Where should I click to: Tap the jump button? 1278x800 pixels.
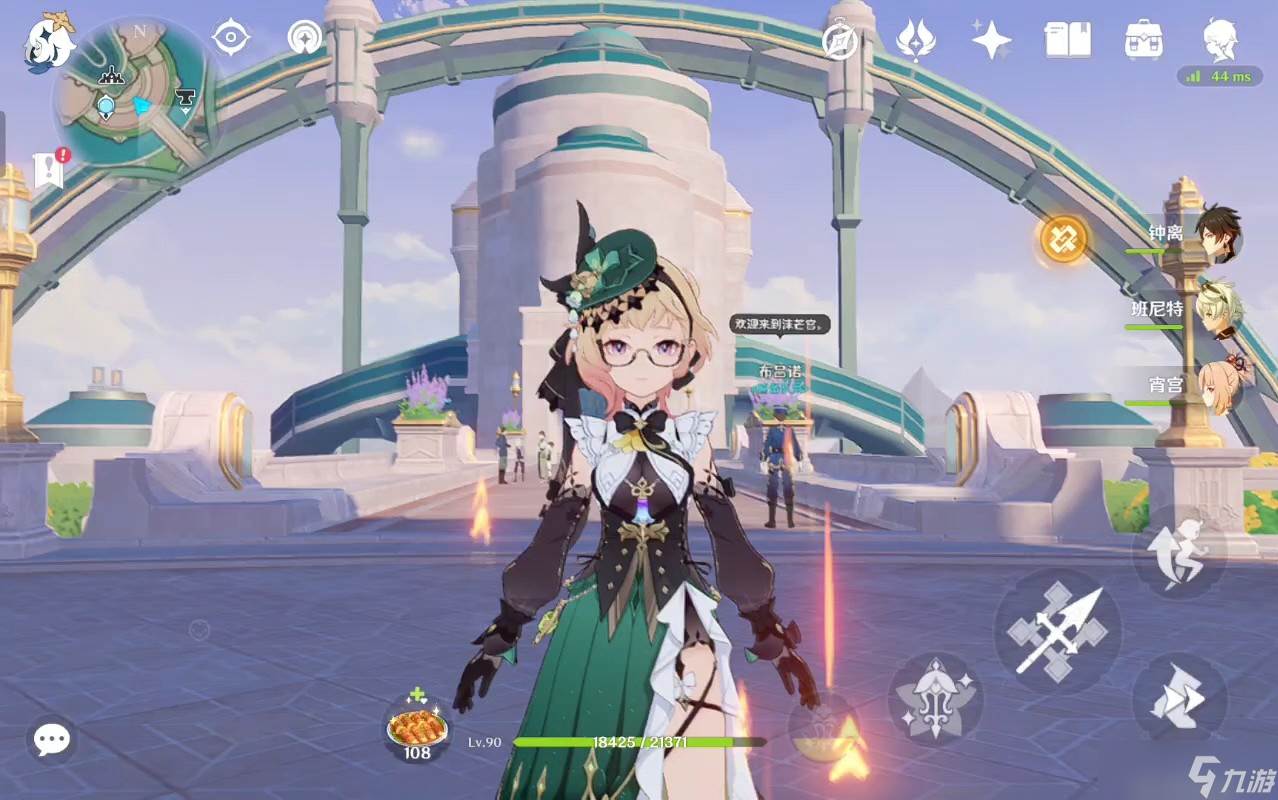point(1179,552)
